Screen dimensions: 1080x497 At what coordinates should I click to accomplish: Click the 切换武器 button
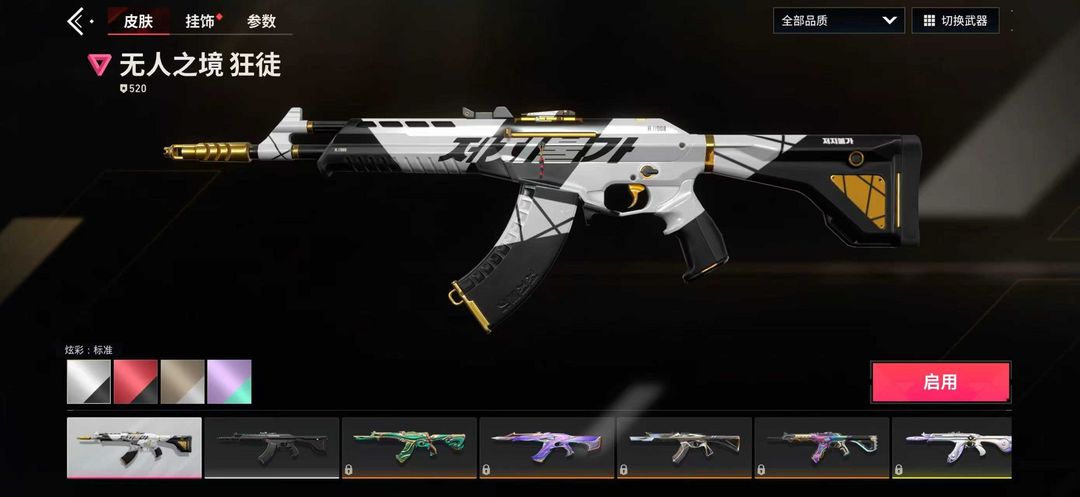point(955,20)
